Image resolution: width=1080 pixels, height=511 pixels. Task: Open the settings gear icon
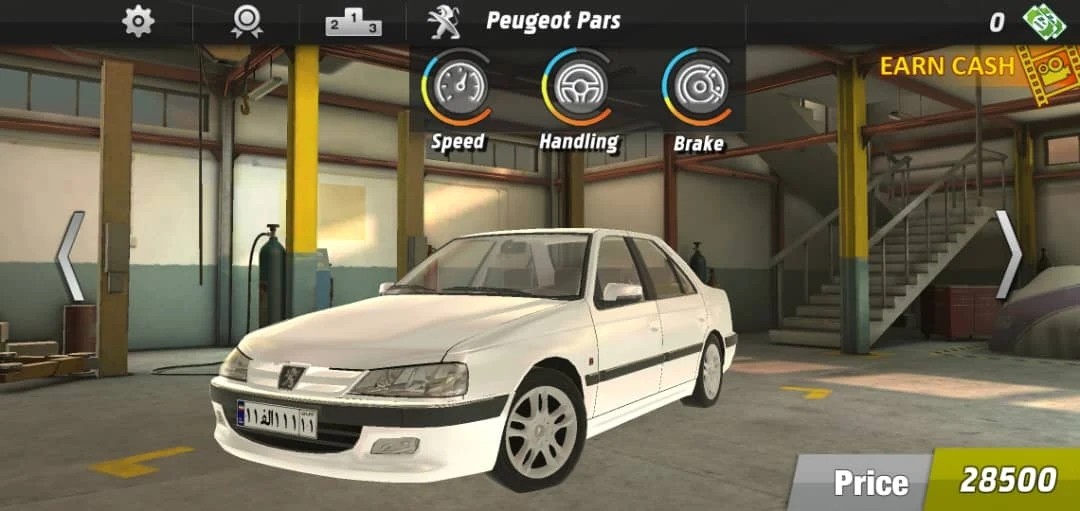(138, 21)
